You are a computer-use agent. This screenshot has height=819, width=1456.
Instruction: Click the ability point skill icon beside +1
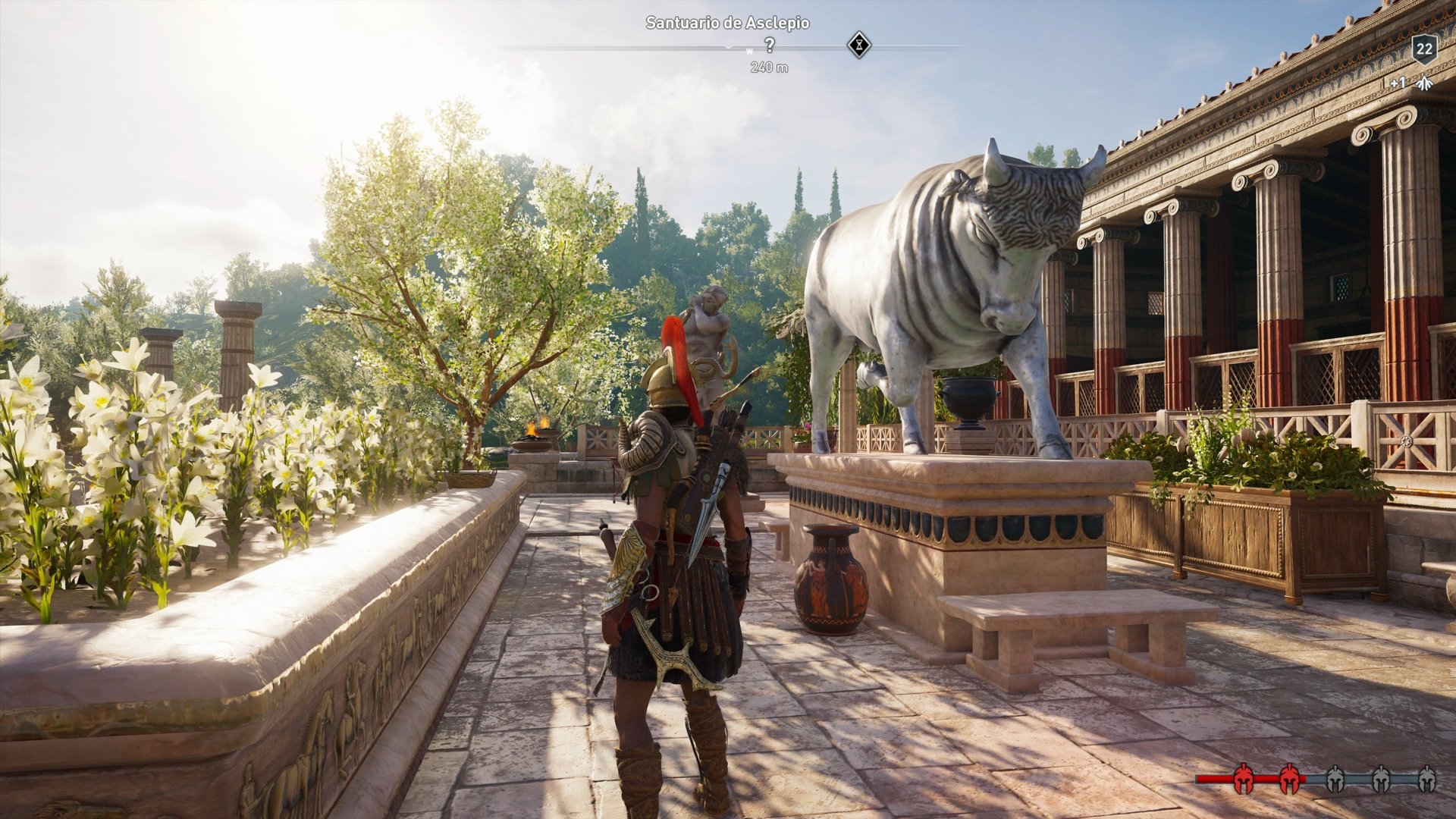click(x=1424, y=83)
